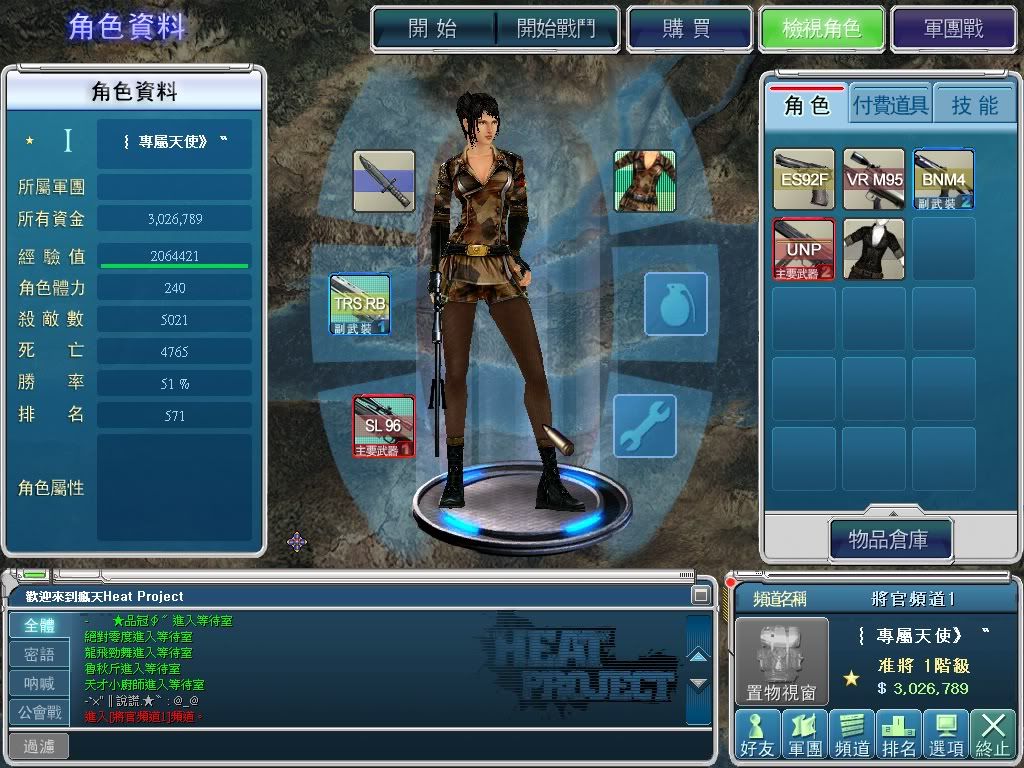The height and width of the screenshot is (768, 1024).
Task: Open the 選項 options menu
Action: tap(945, 733)
